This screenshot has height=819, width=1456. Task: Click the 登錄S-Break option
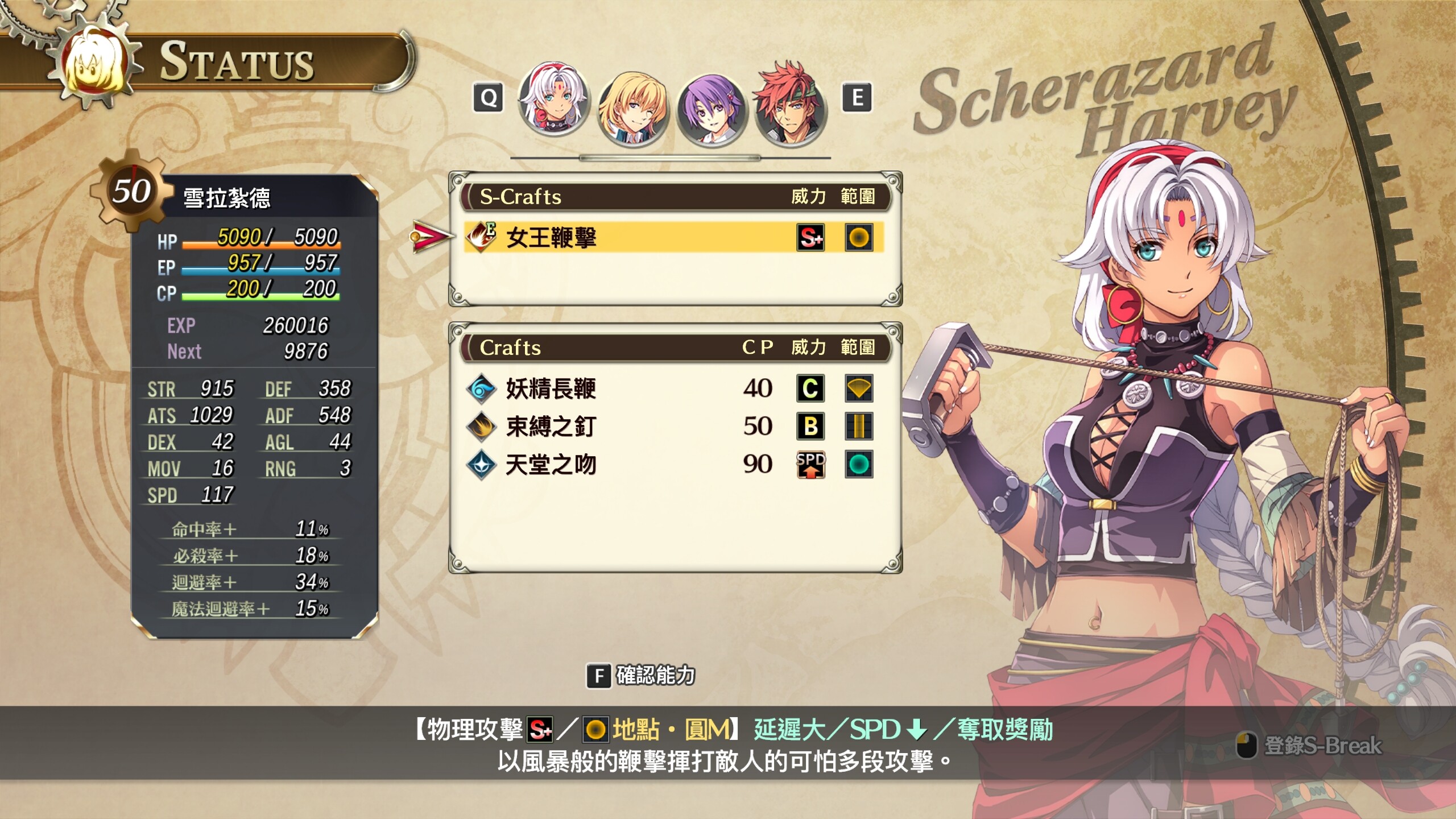pyautogui.click(x=1310, y=745)
